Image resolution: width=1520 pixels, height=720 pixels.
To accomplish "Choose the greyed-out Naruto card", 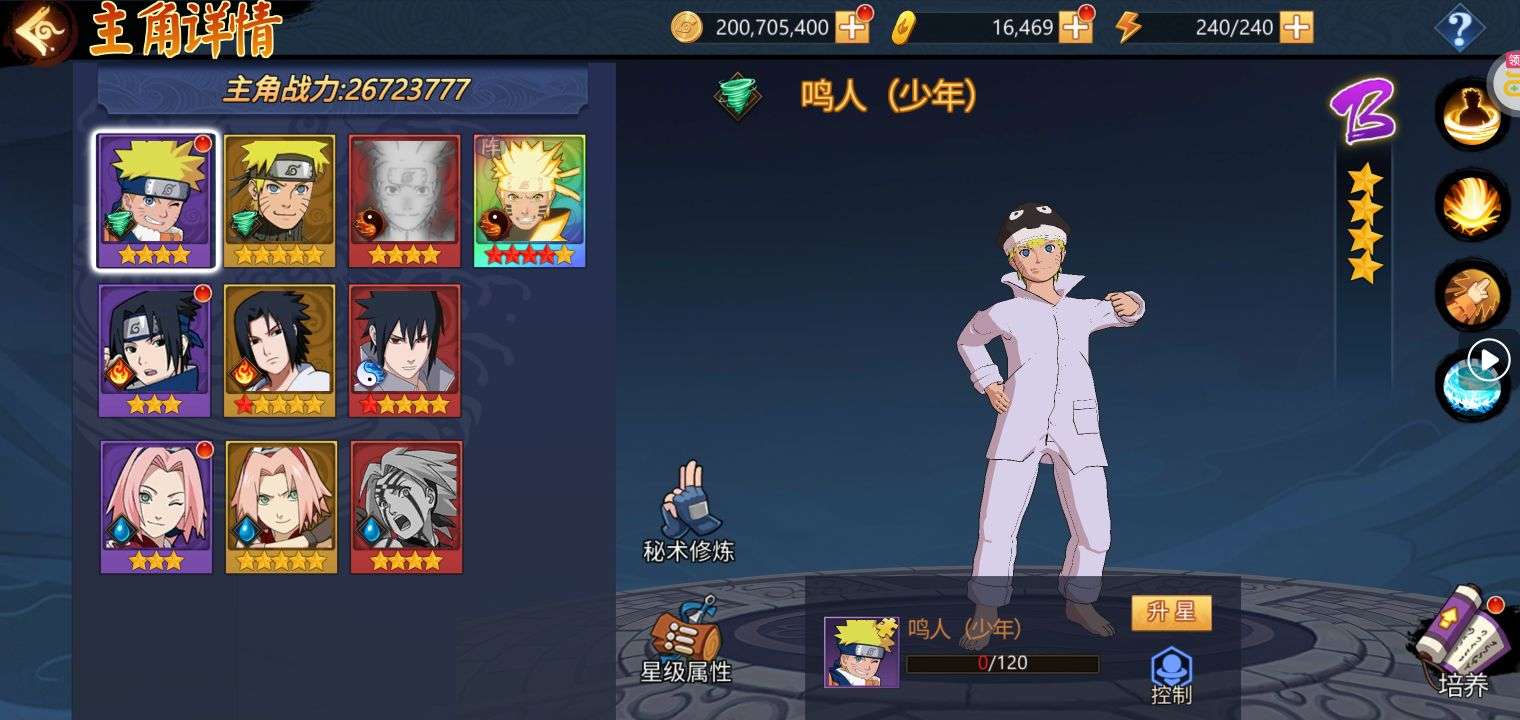I will pyautogui.click(x=405, y=201).
